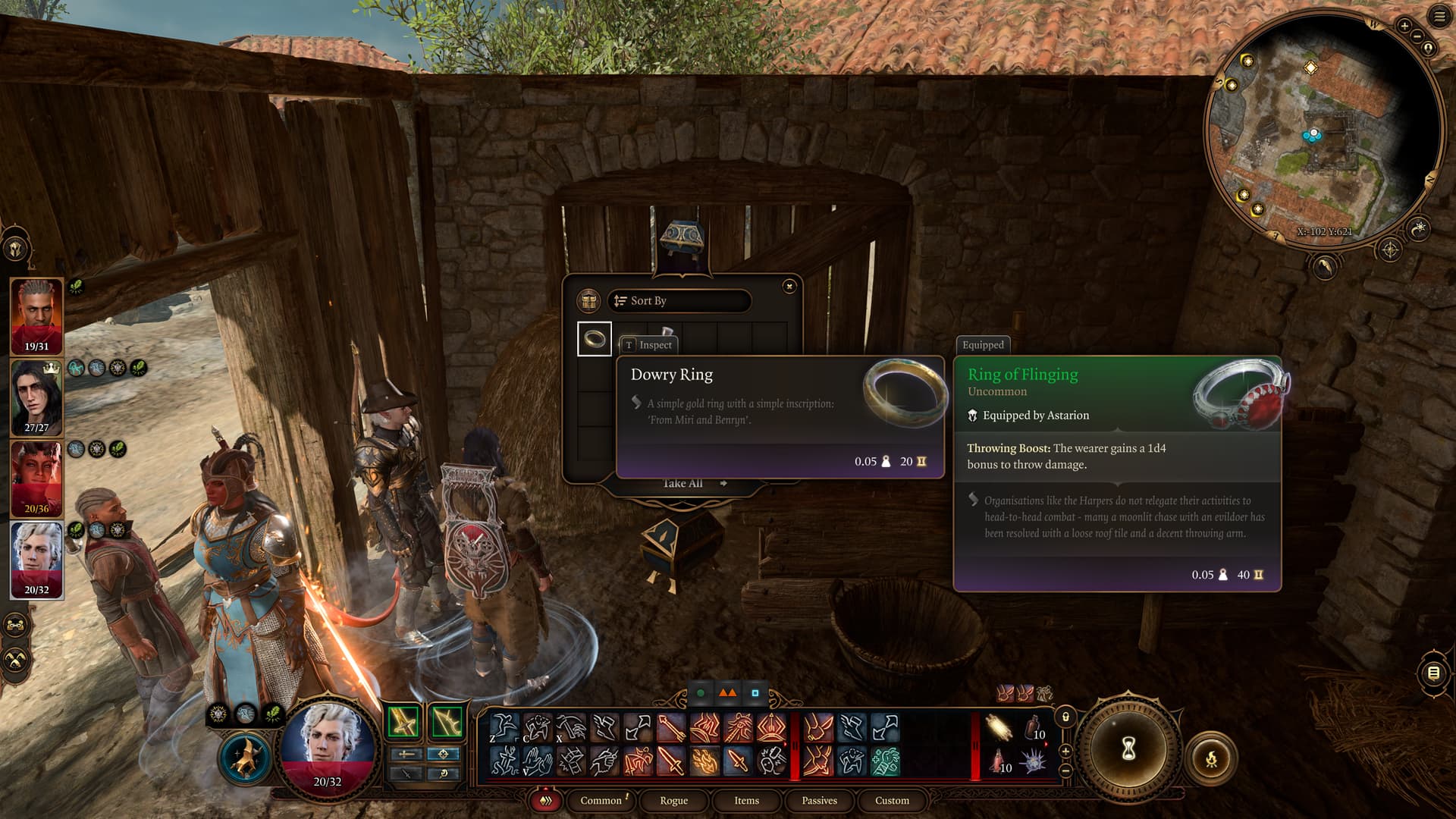Screen dimensions: 1456x819
Task: Choose the dark-haired party member portrait
Action: point(36,397)
